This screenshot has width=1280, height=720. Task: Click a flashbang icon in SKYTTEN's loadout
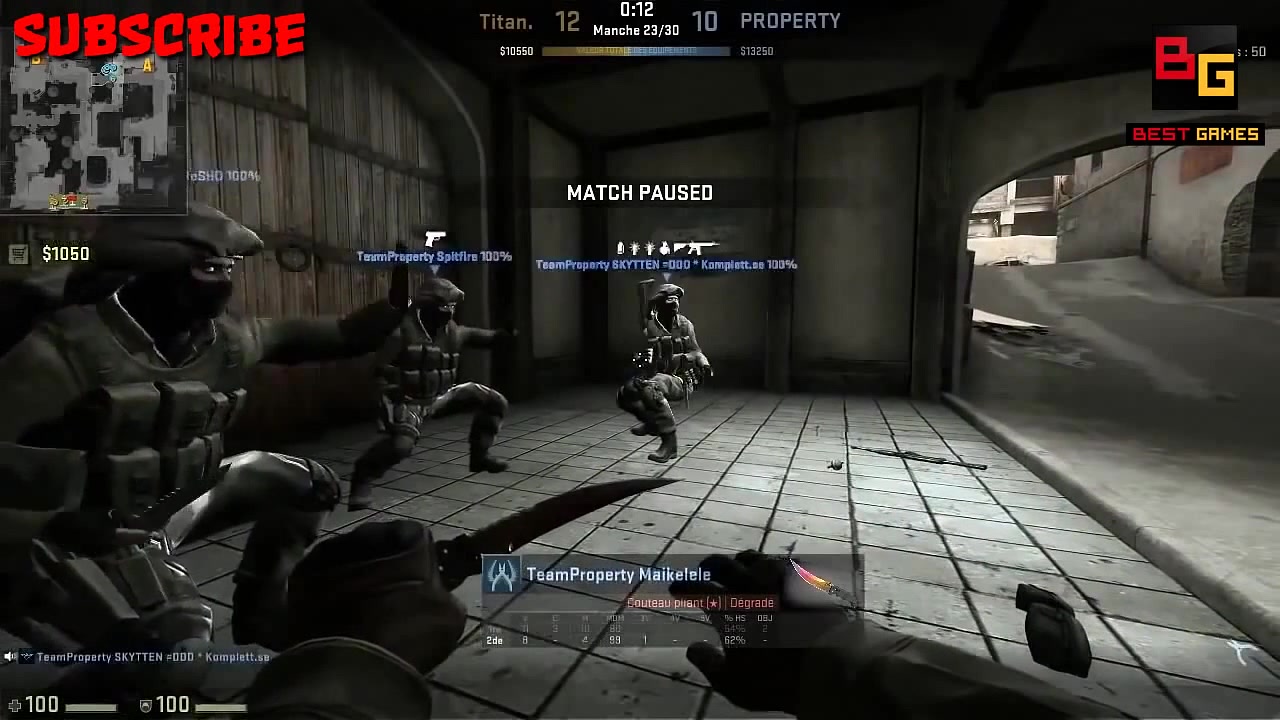[x=636, y=246]
